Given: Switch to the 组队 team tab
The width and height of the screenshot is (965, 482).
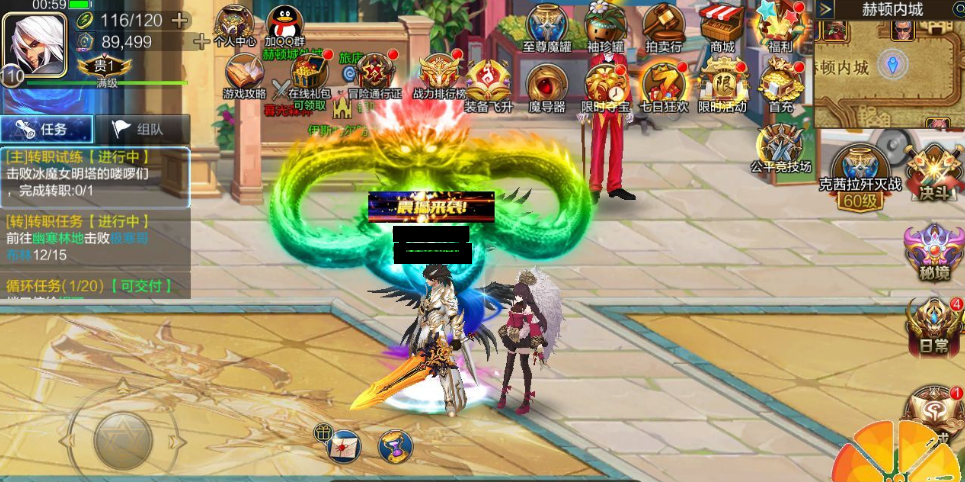Looking at the screenshot, I should (x=141, y=129).
